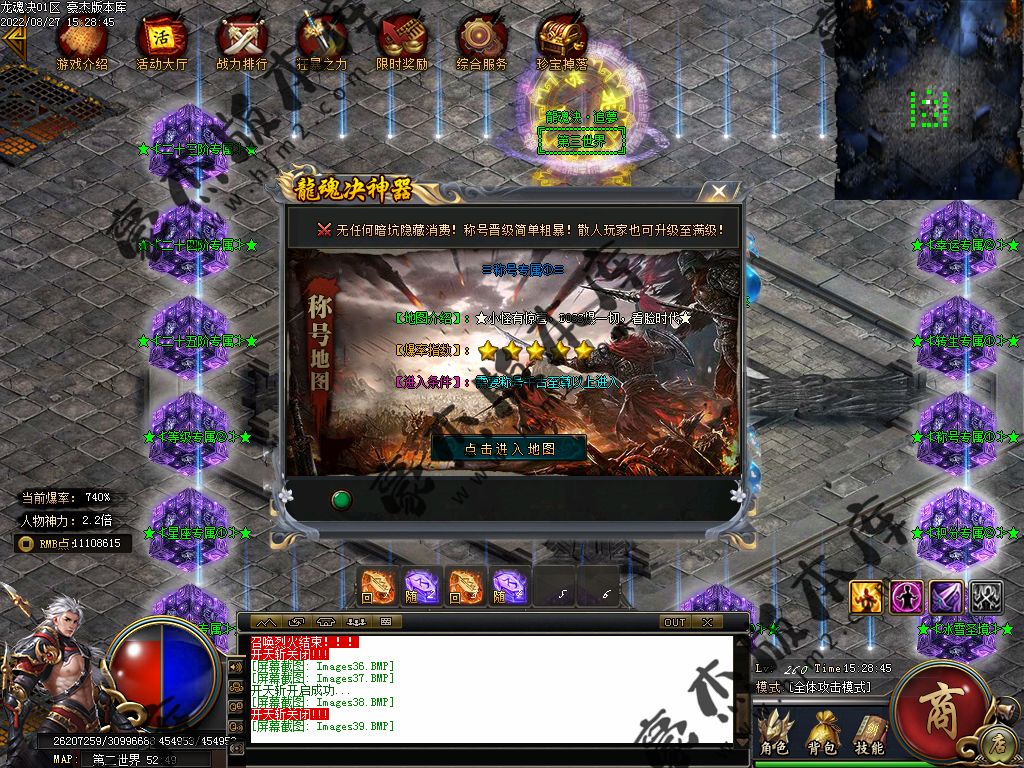The width and height of the screenshot is (1024, 768).
Task: Close the 龍魂决神器 dialog window
Action: coord(718,191)
